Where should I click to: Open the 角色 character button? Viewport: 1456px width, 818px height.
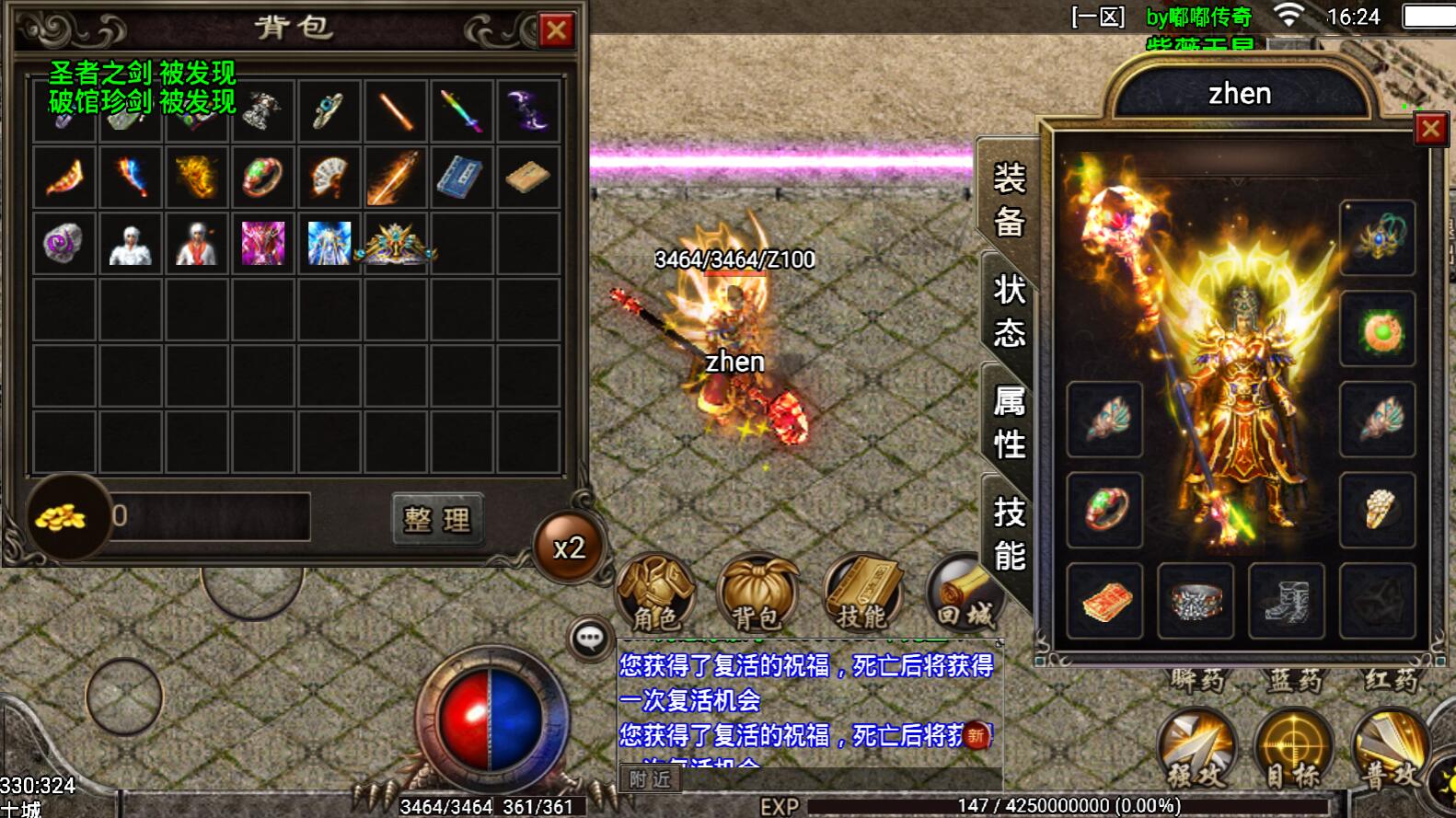[655, 593]
